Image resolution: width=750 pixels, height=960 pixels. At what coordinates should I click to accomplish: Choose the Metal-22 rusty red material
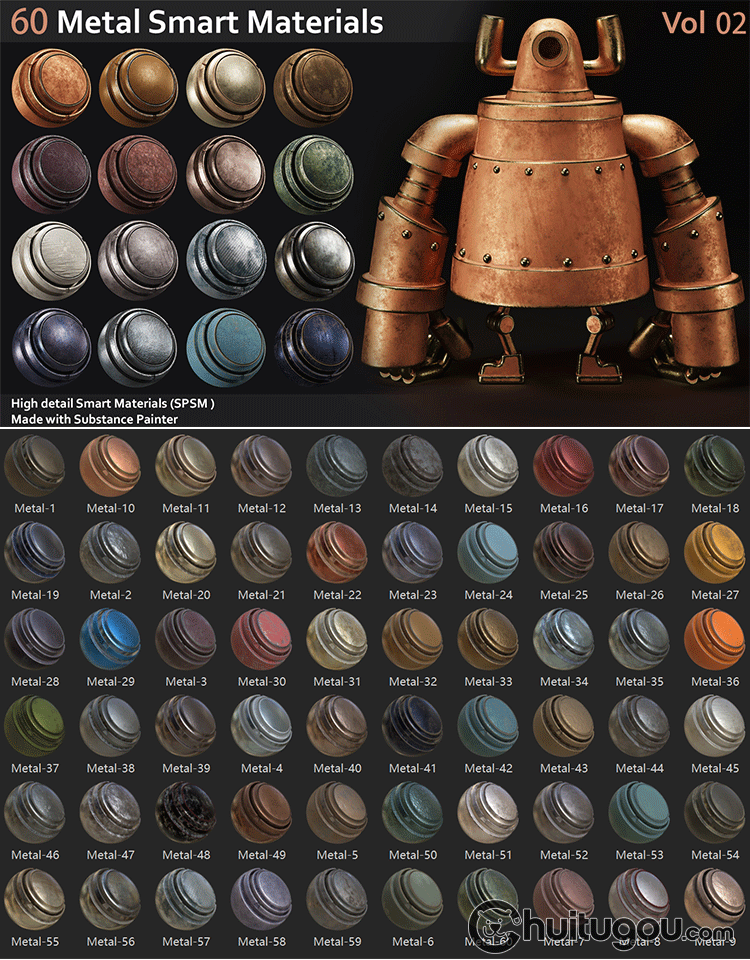point(337,553)
